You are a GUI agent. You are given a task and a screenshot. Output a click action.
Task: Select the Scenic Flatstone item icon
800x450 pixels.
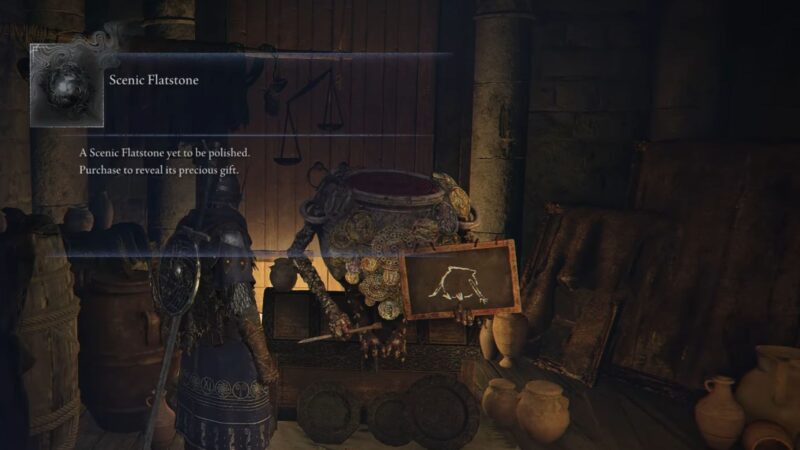(65, 85)
